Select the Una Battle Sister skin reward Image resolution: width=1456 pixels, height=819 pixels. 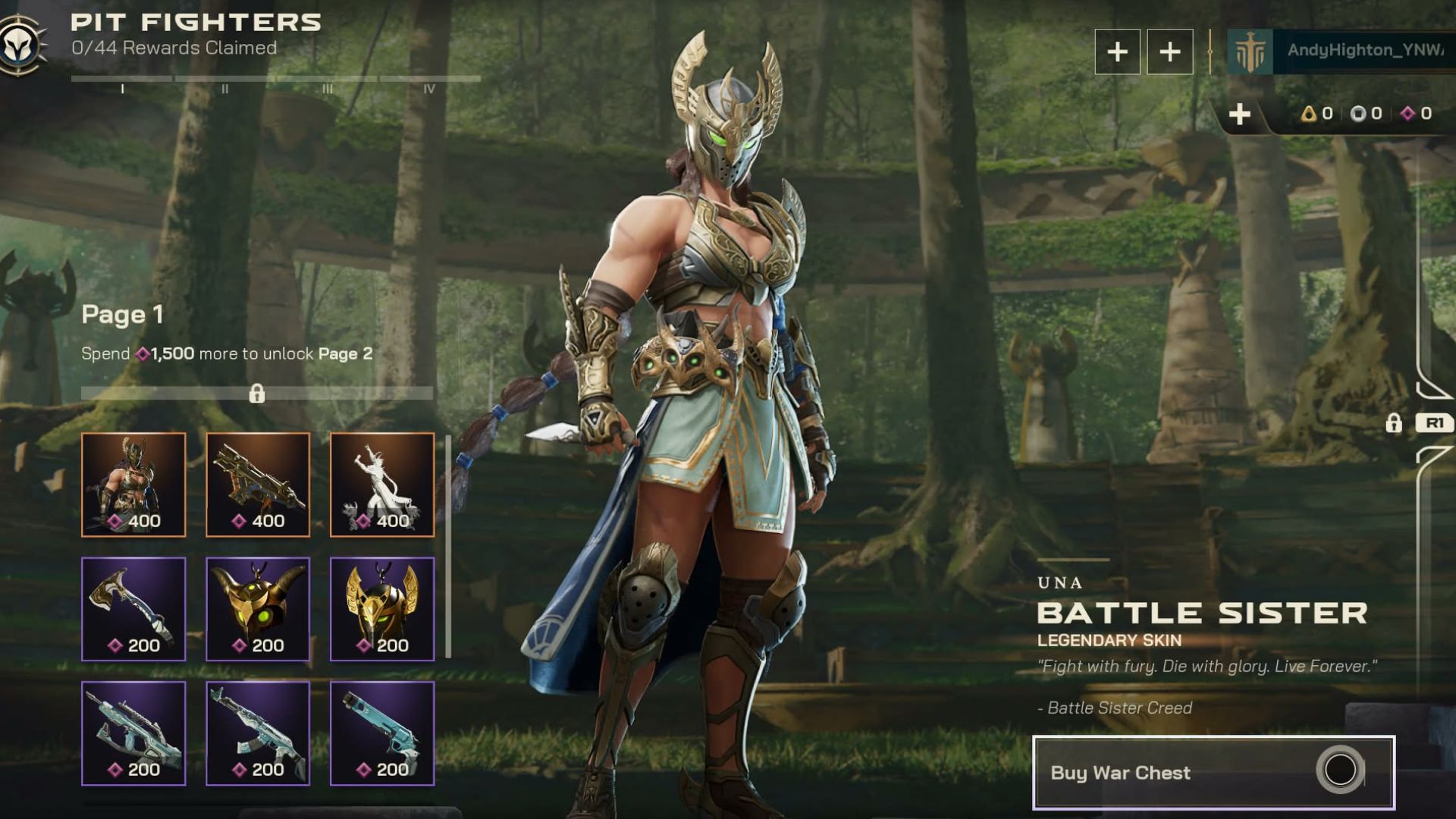(x=133, y=485)
